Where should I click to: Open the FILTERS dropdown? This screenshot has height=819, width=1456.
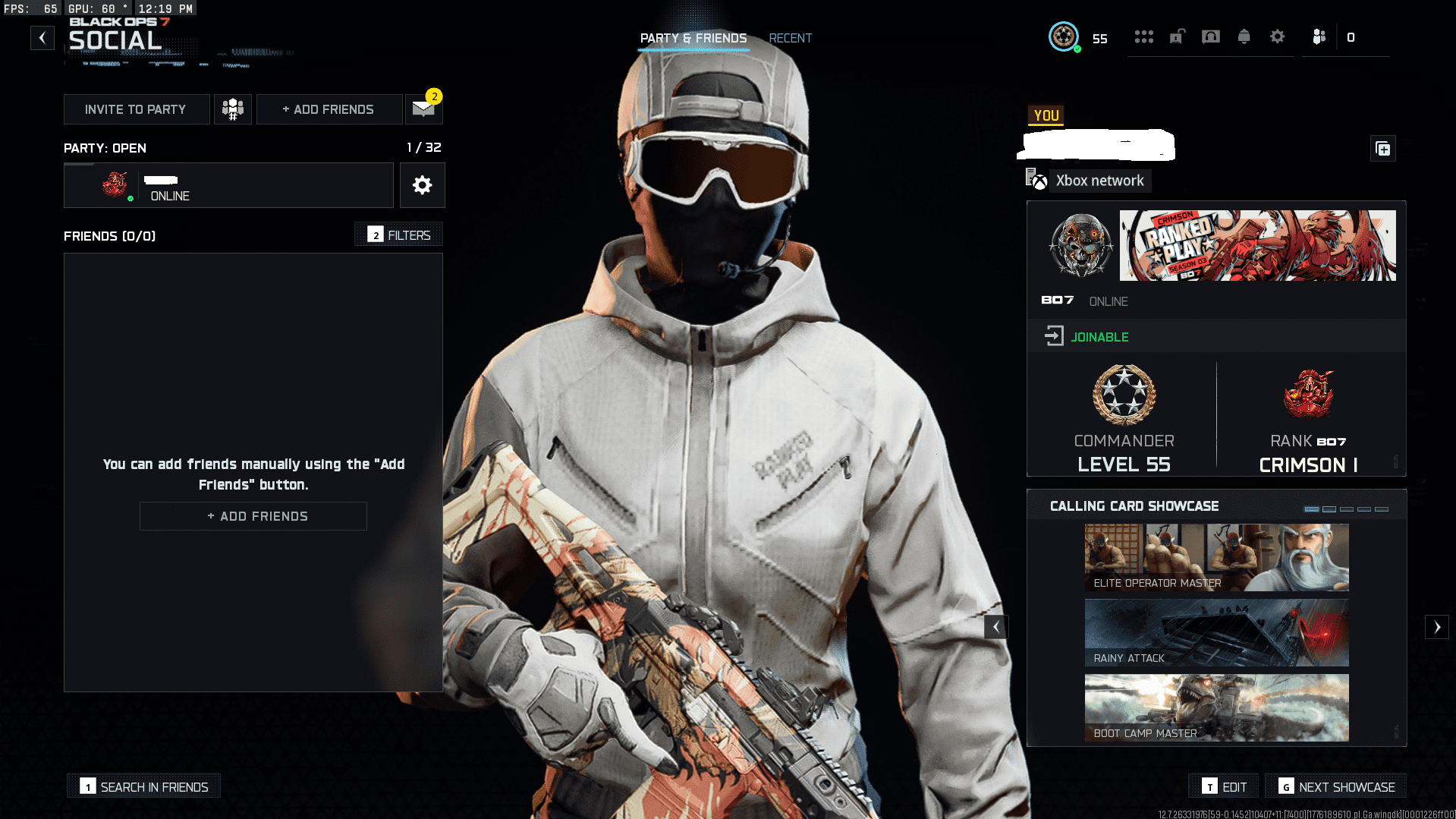pyautogui.click(x=398, y=235)
